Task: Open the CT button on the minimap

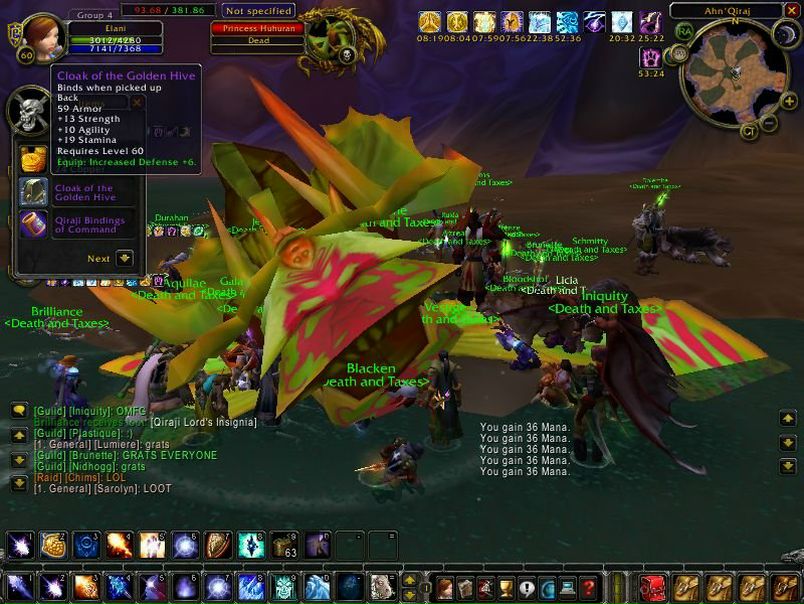Action: [748, 131]
